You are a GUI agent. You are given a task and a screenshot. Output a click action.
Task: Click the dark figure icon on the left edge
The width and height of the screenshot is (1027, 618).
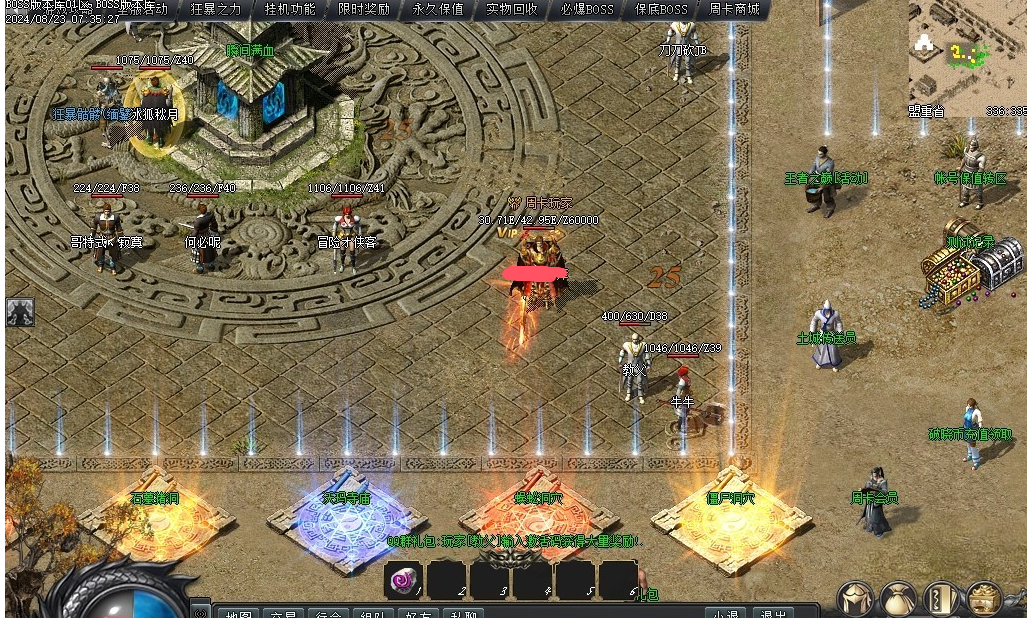(x=20, y=312)
